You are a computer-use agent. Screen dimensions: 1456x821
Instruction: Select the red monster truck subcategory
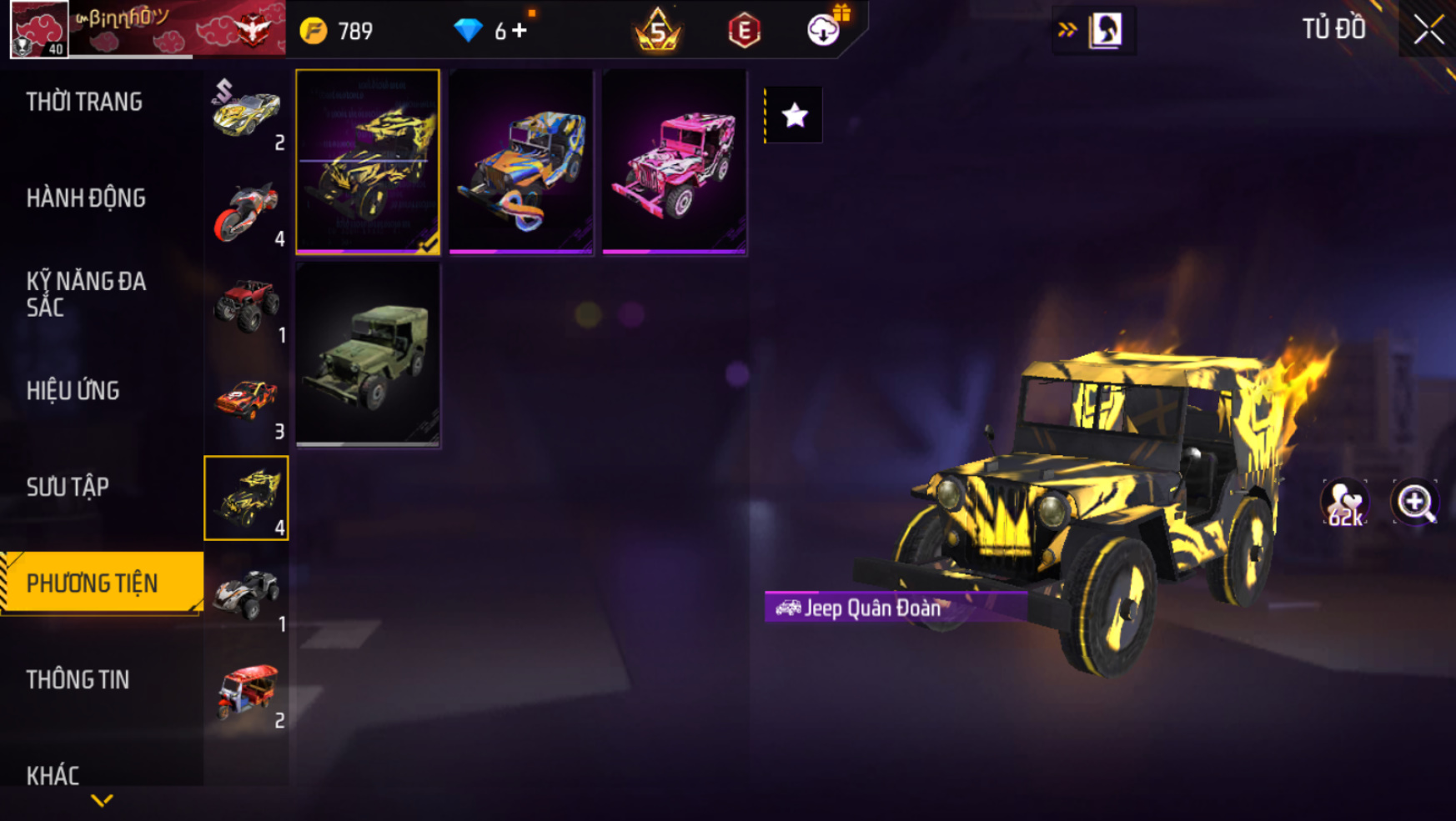(246, 306)
